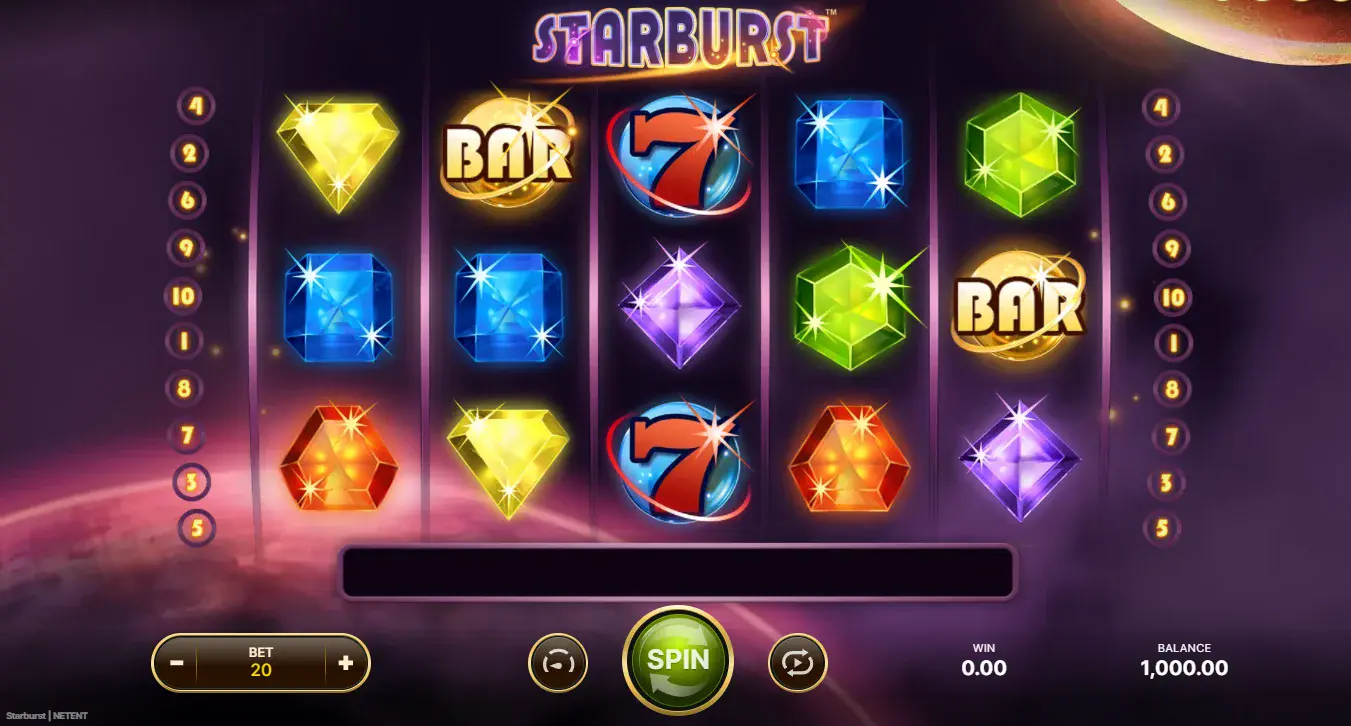Screen dimensions: 1351x726
Task: Click the BALANCE display showing 1,000.00
Action: pos(1186,659)
